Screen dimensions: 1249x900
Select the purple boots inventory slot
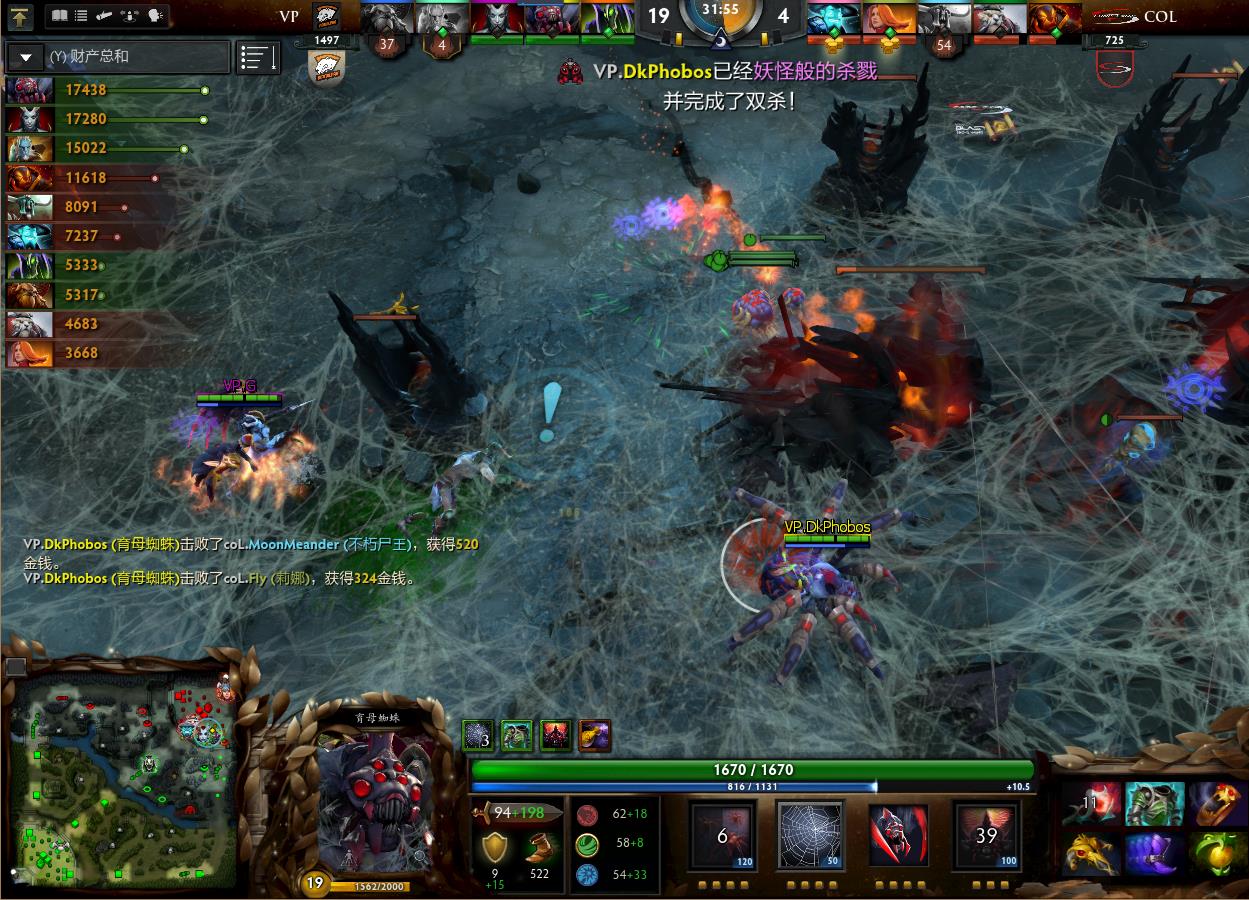1155,855
